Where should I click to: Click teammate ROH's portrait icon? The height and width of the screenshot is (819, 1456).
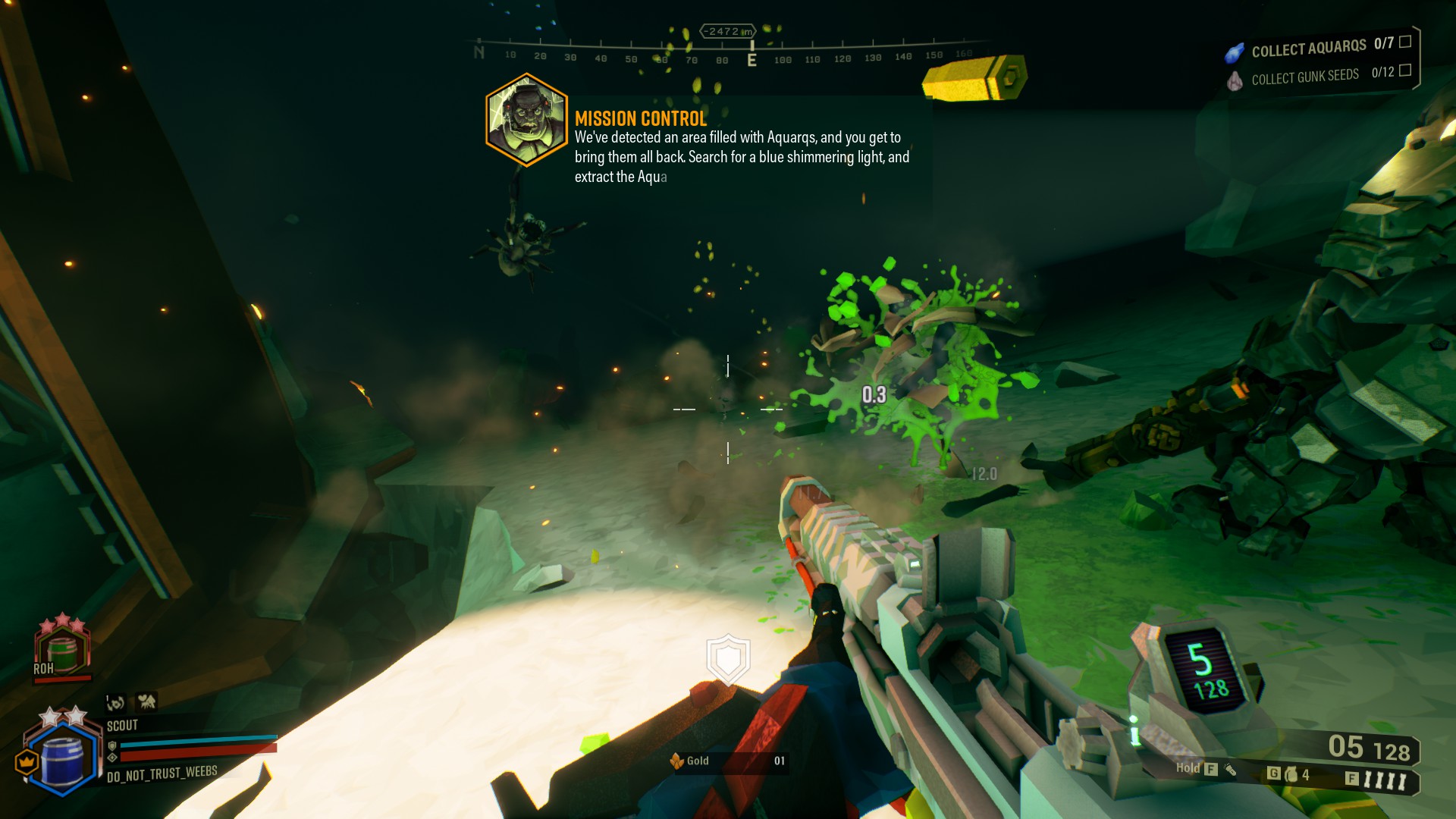62,650
